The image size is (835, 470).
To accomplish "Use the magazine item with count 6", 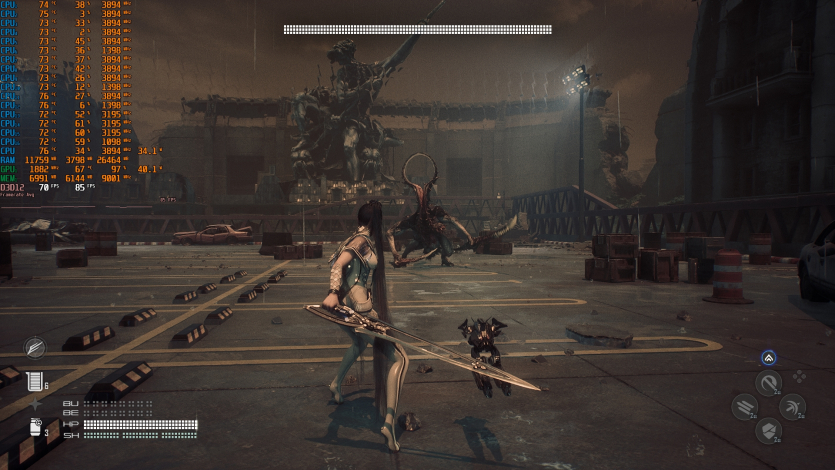I will (x=37, y=381).
